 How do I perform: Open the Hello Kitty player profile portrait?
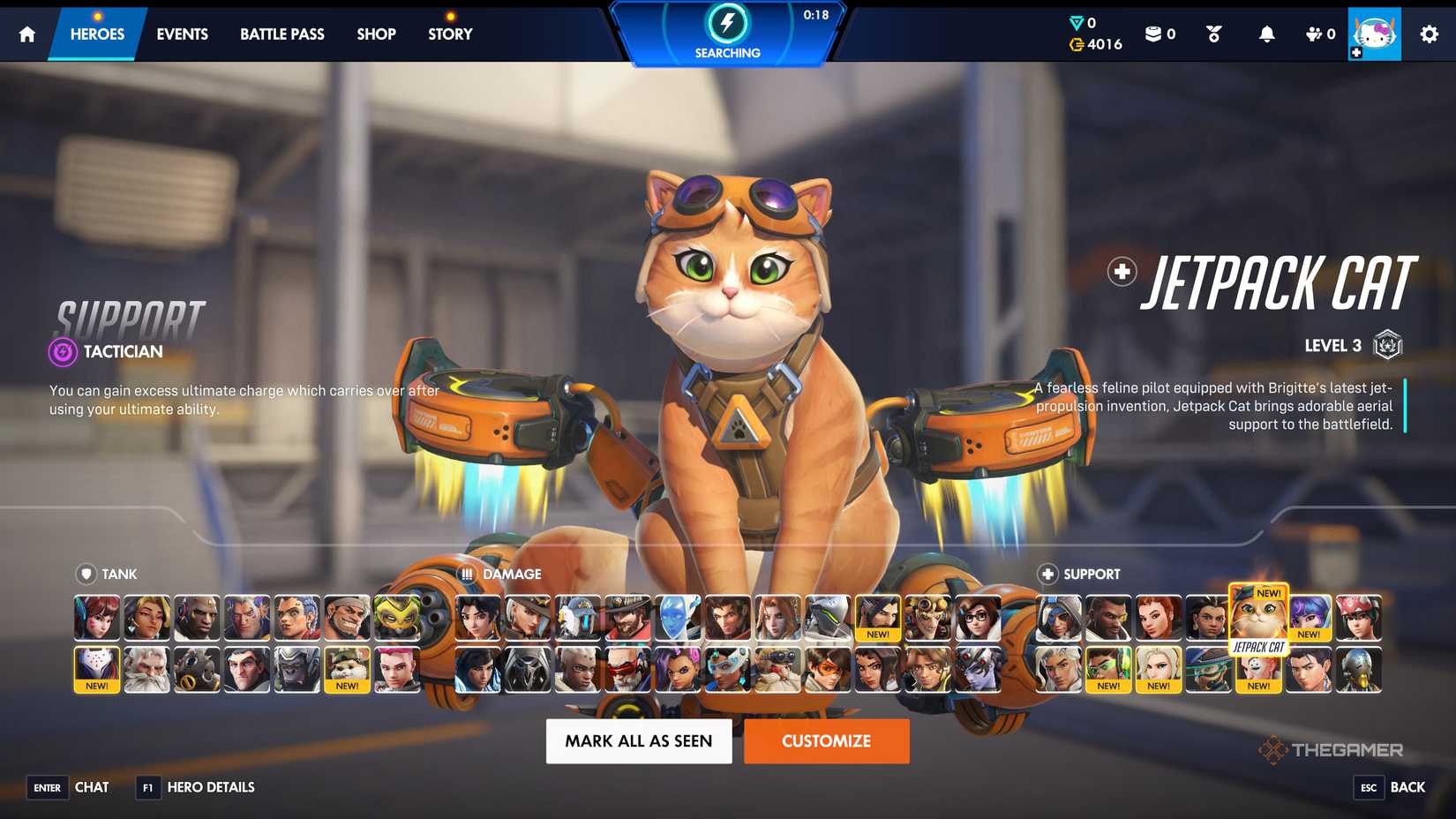[x=1373, y=34]
